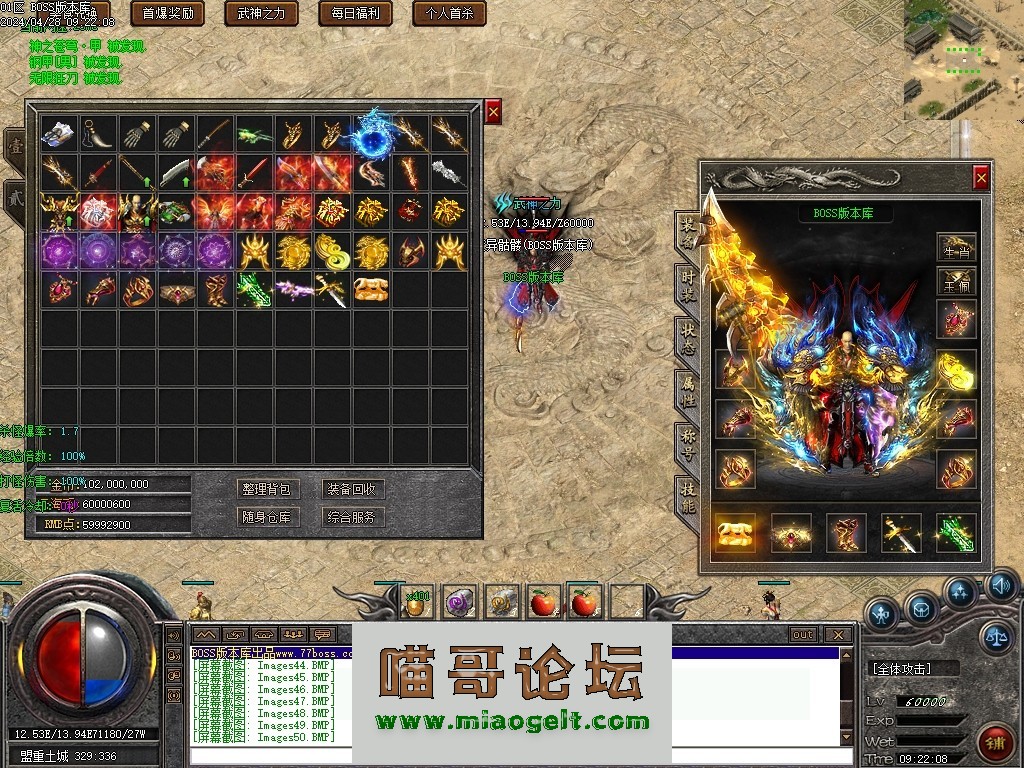Click the 装备回收 equipment recycle button

(352, 489)
